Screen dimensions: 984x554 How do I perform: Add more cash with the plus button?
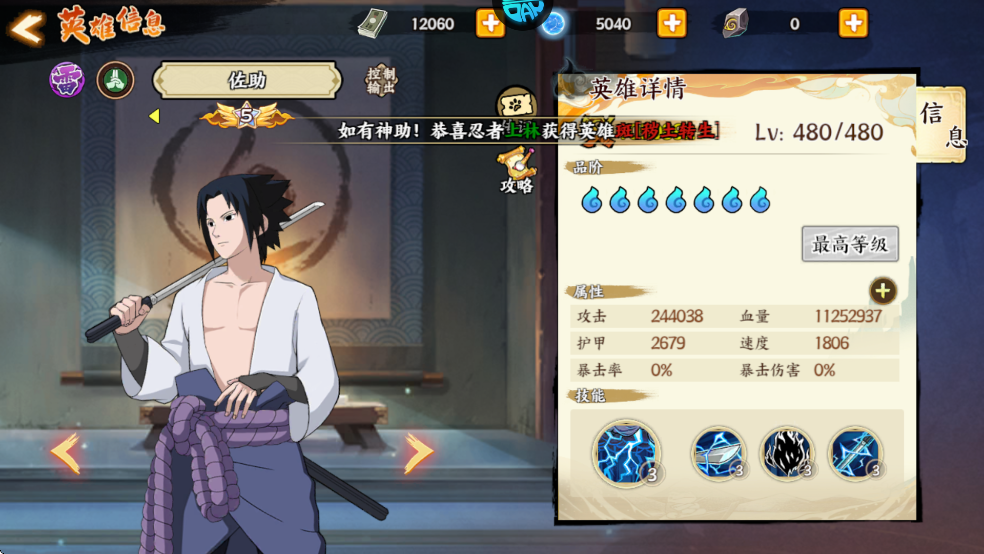click(x=490, y=23)
